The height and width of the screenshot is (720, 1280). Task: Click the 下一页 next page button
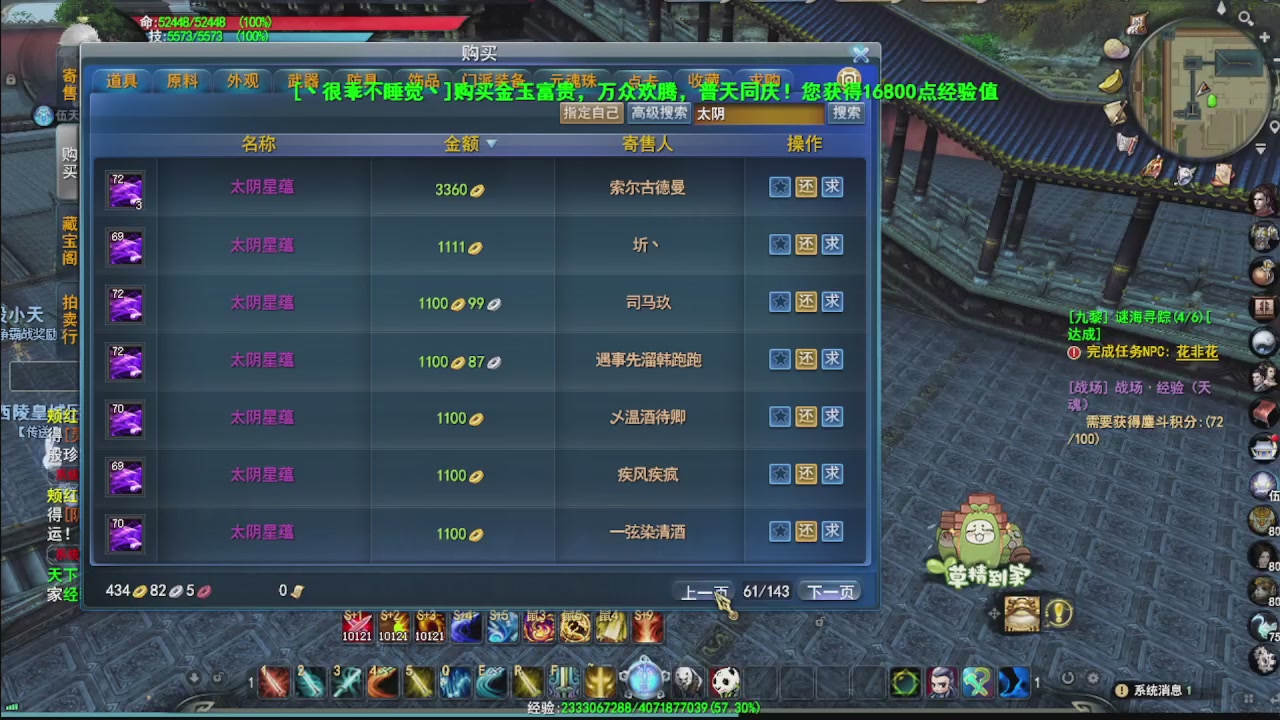830,591
